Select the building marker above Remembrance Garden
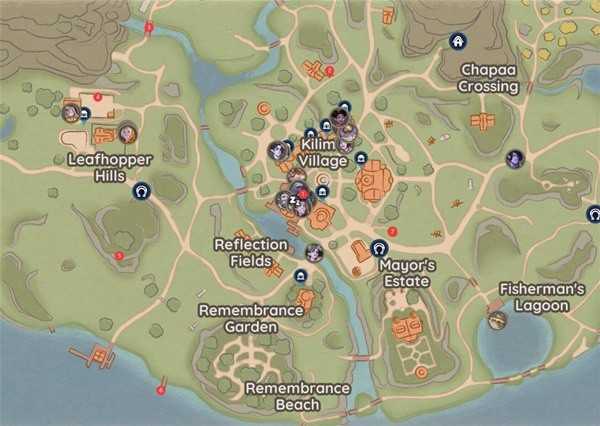 tap(301, 275)
